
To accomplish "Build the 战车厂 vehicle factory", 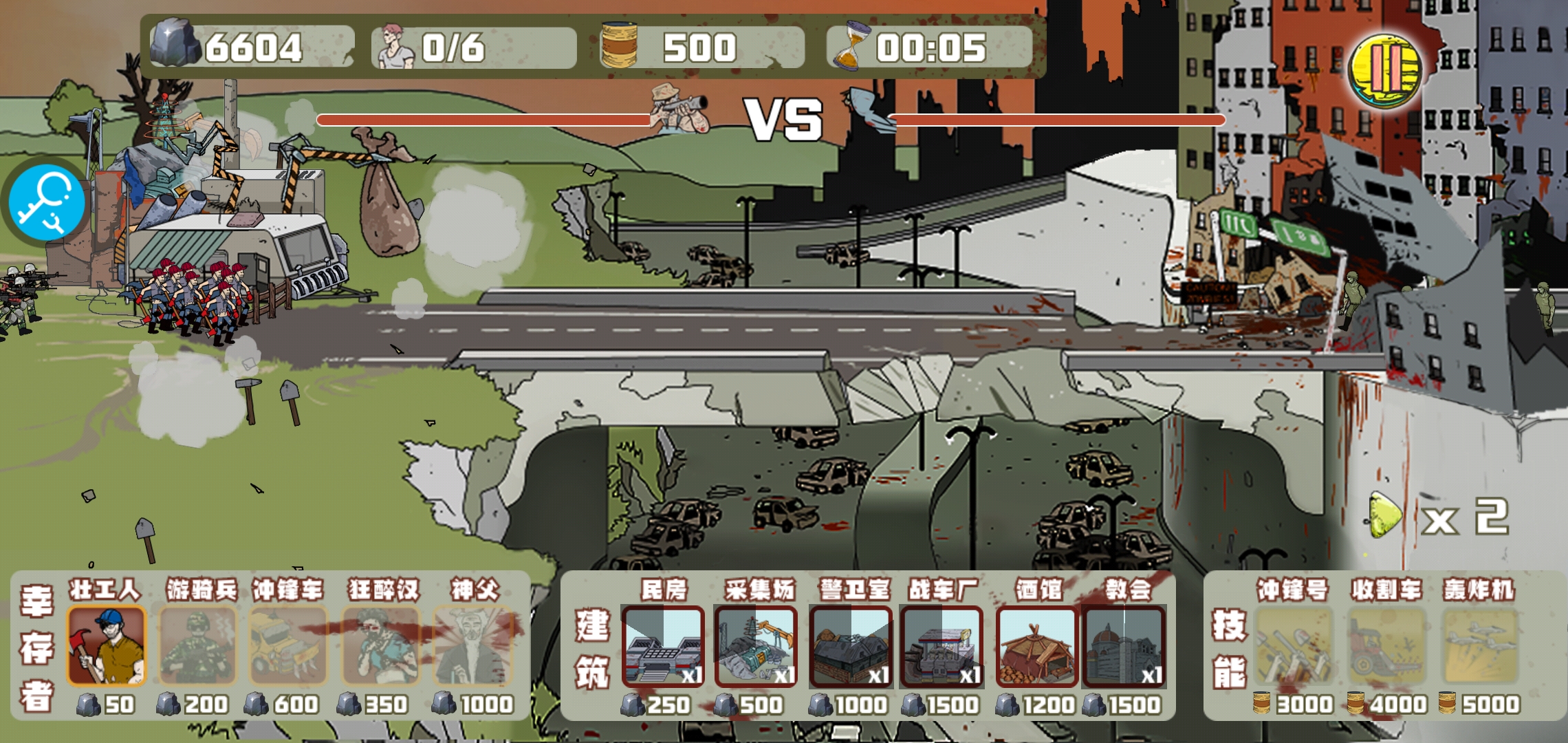I will point(941,647).
